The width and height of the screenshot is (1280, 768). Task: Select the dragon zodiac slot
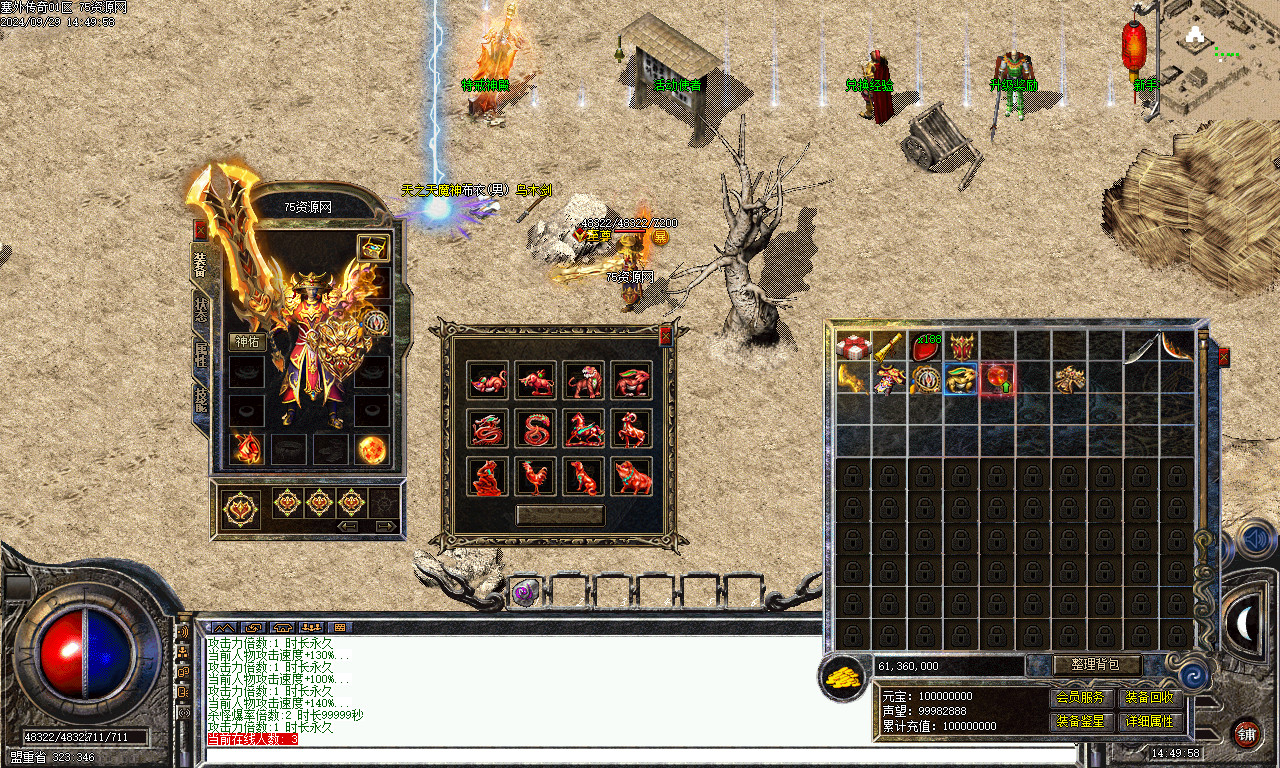(488, 429)
